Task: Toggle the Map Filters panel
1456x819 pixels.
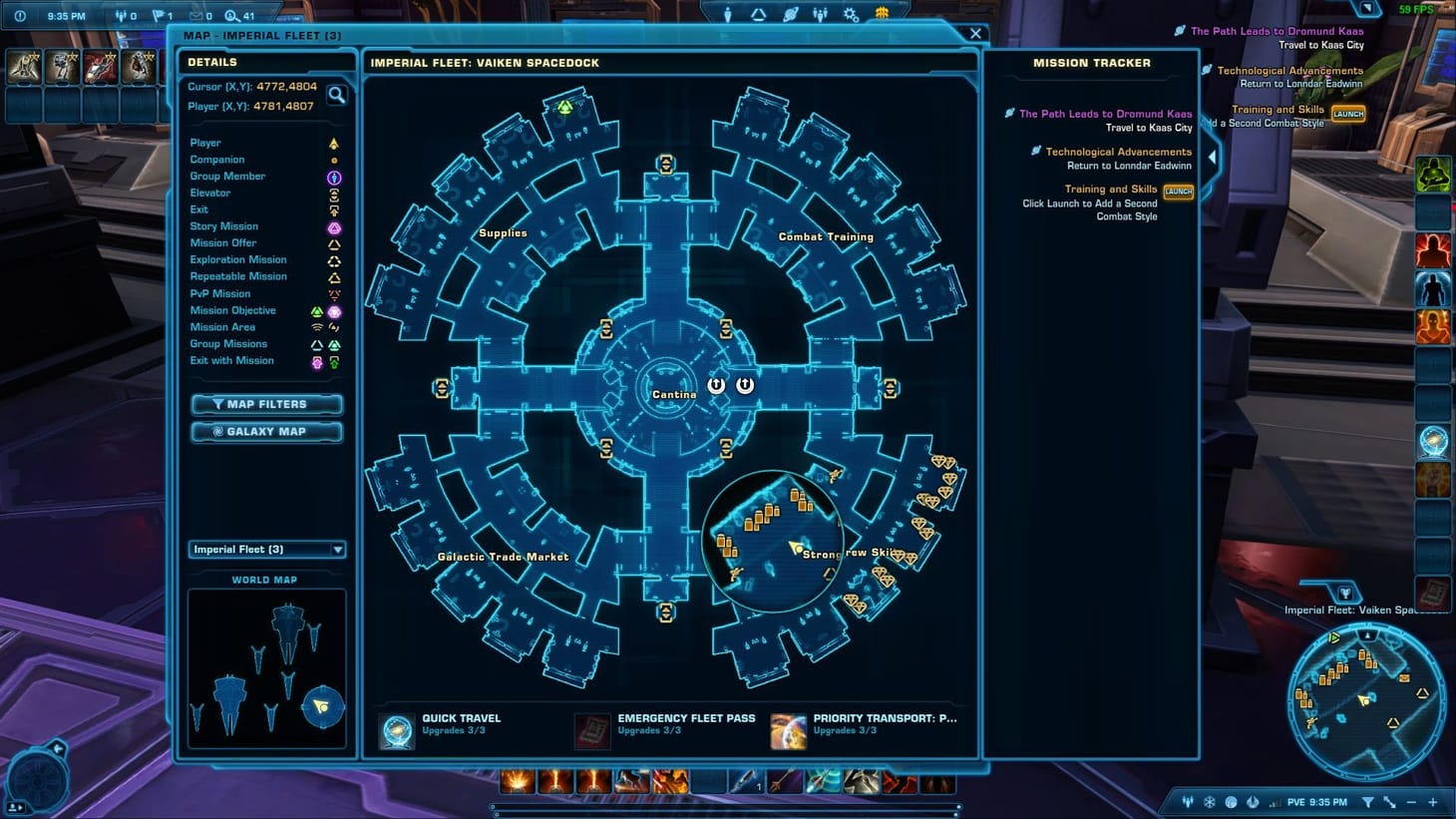Action: click(x=266, y=404)
